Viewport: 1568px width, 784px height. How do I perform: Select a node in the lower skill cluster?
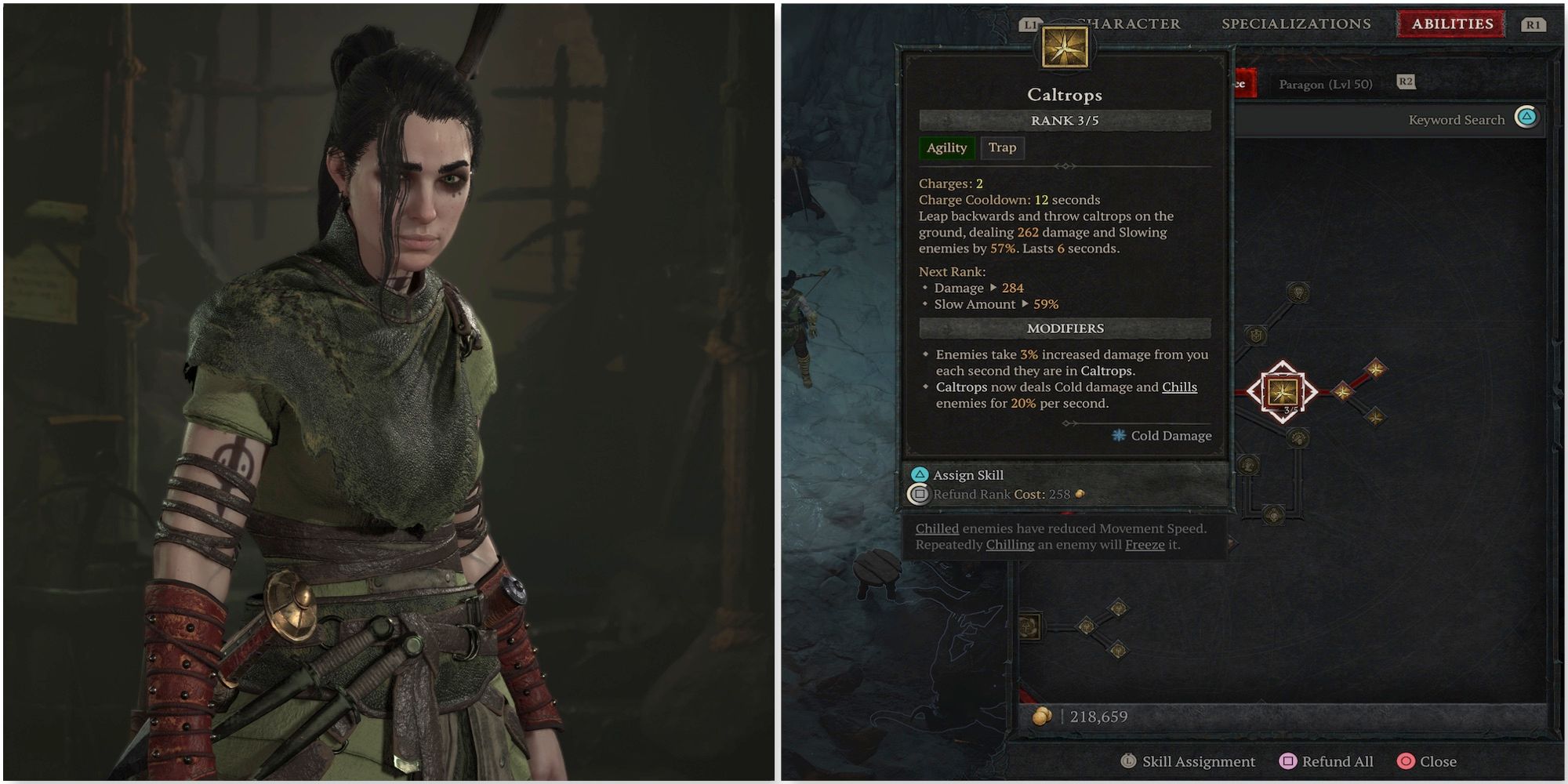(x=1087, y=627)
